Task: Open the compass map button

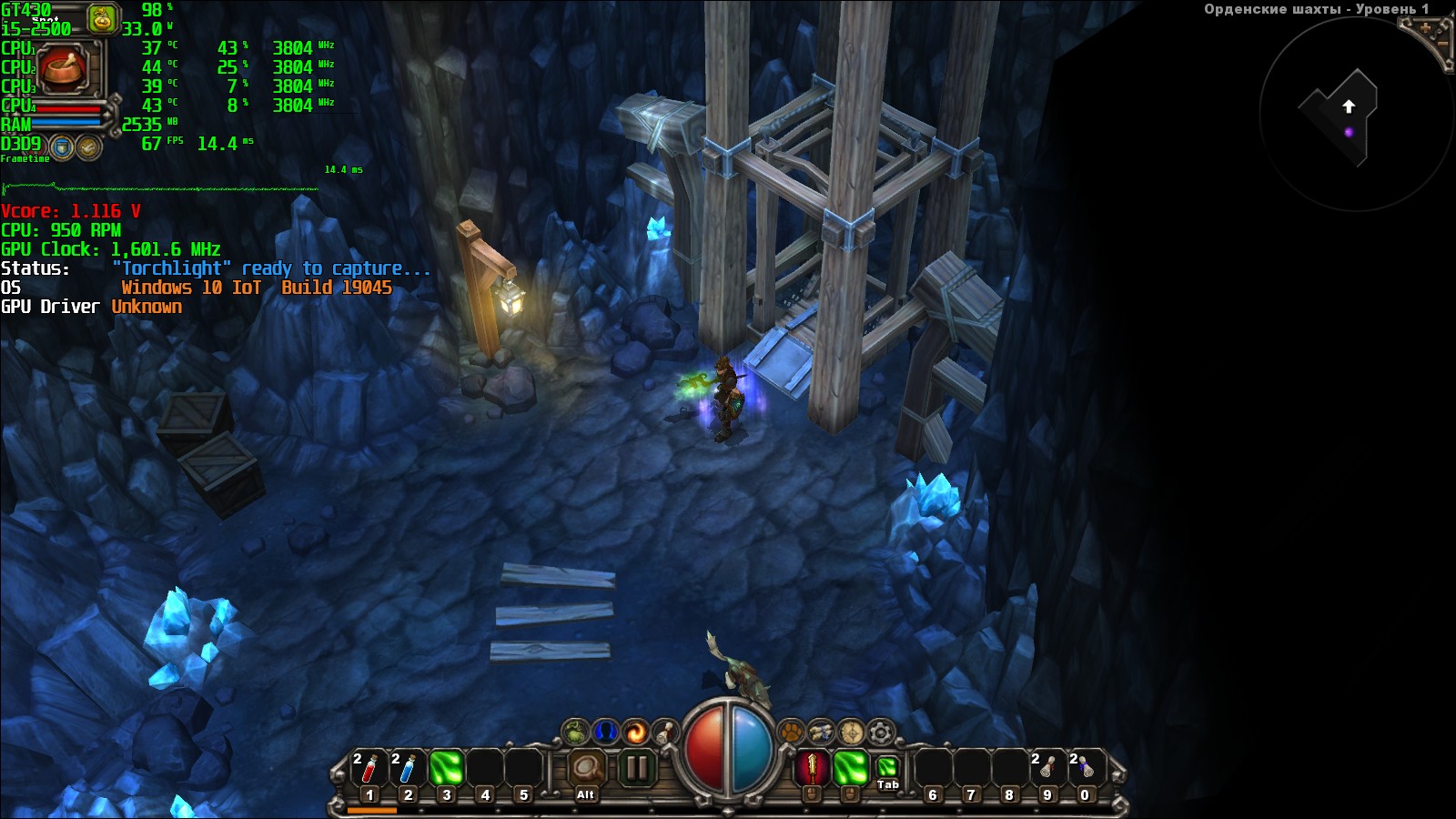Action: [x=851, y=732]
